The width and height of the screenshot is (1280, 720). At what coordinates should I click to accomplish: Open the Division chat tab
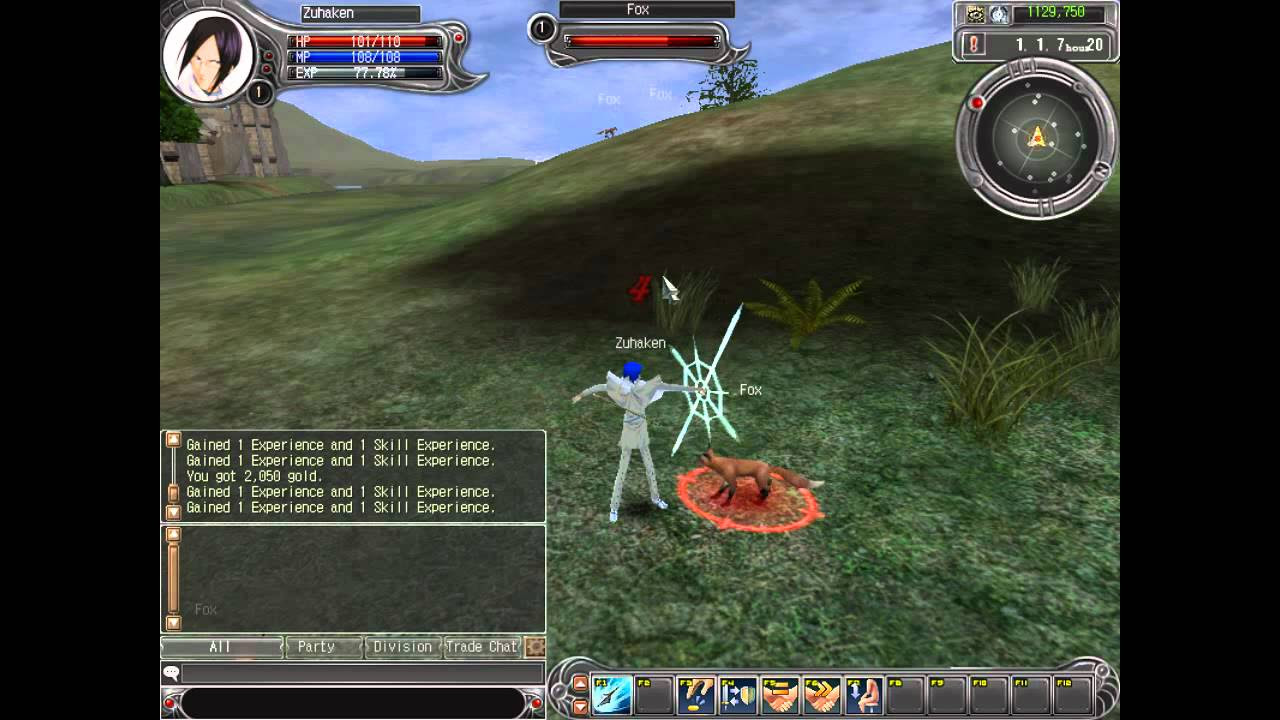(x=403, y=646)
